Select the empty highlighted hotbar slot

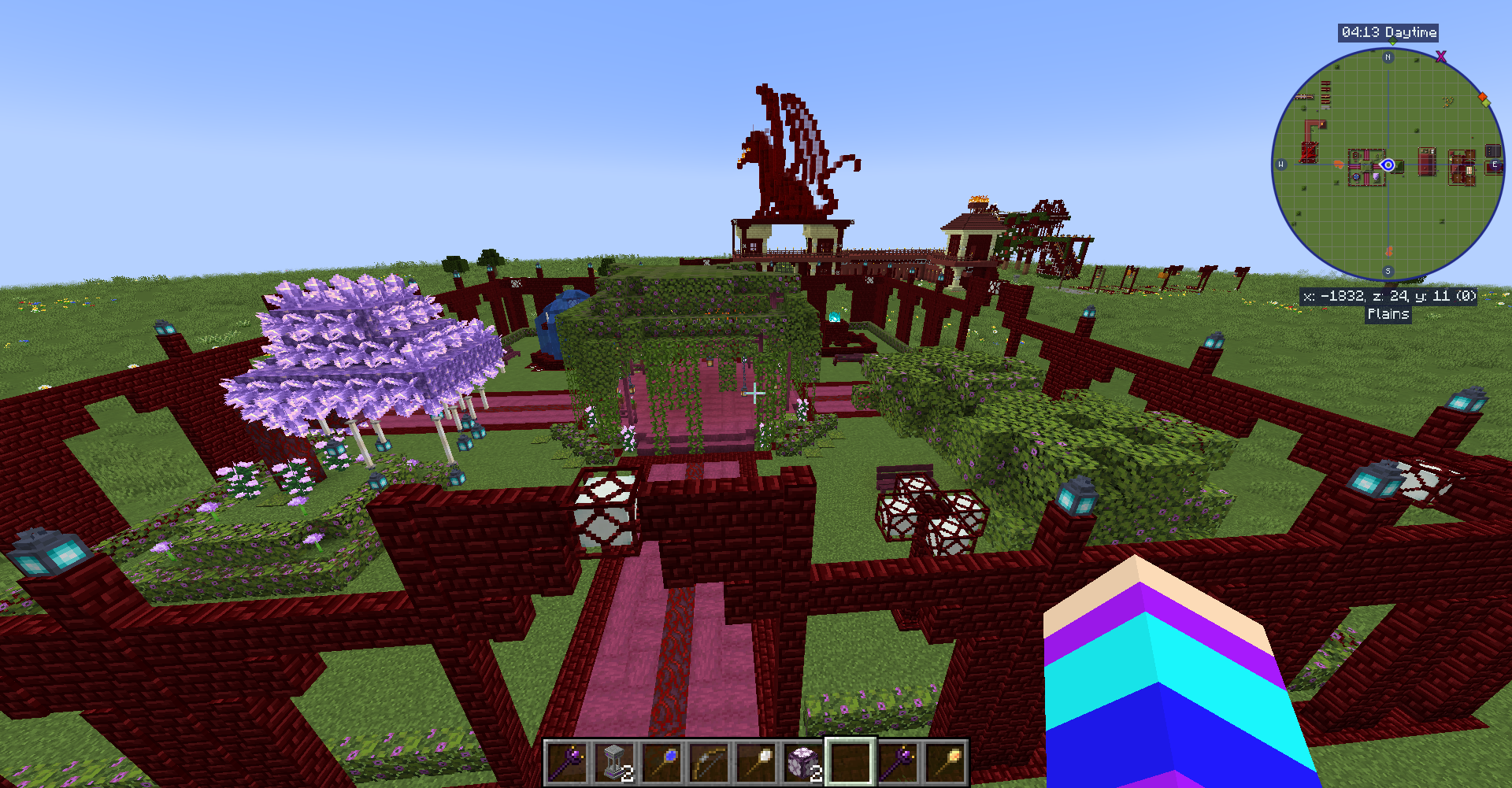[850, 762]
